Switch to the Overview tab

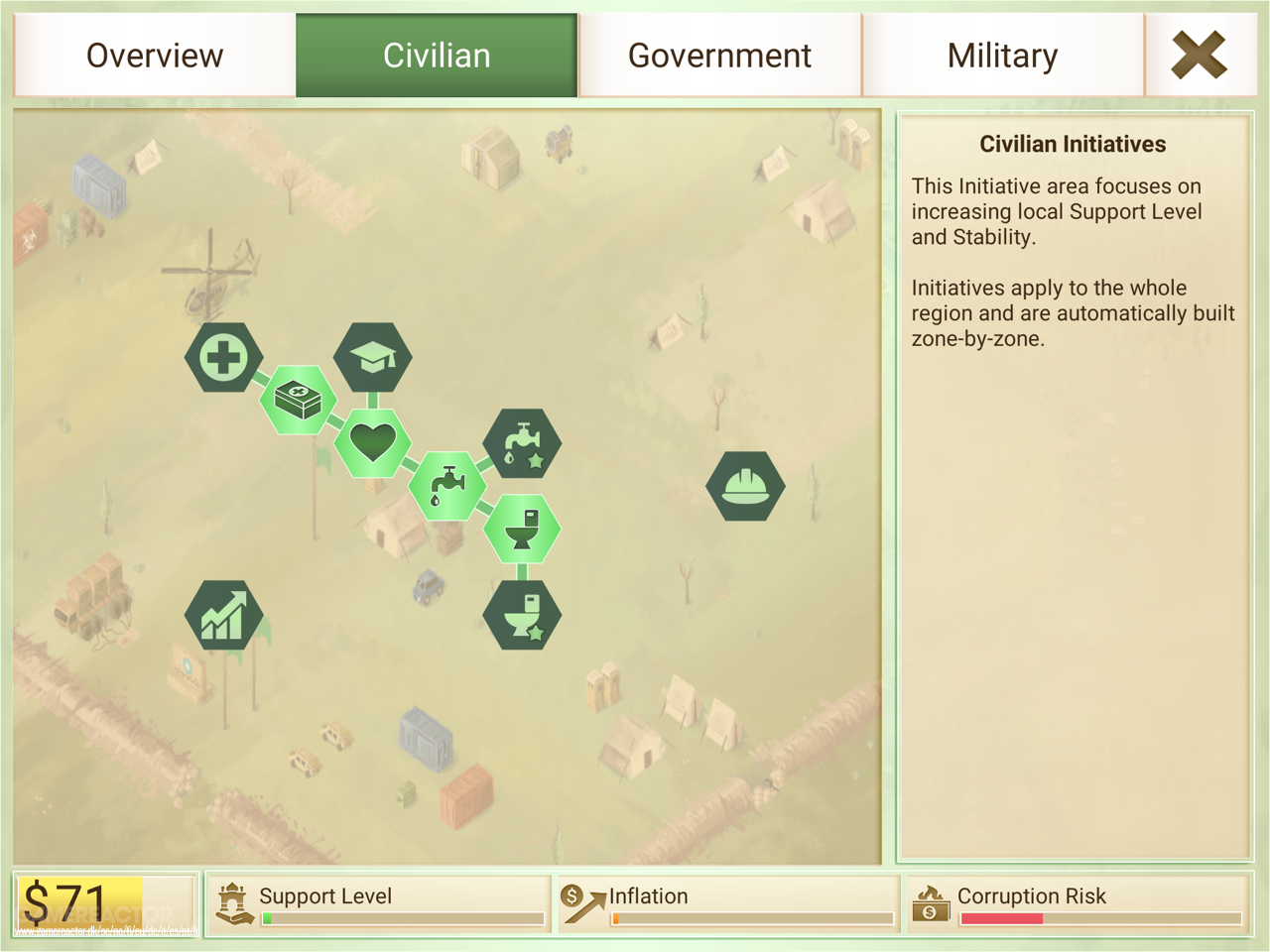(155, 56)
